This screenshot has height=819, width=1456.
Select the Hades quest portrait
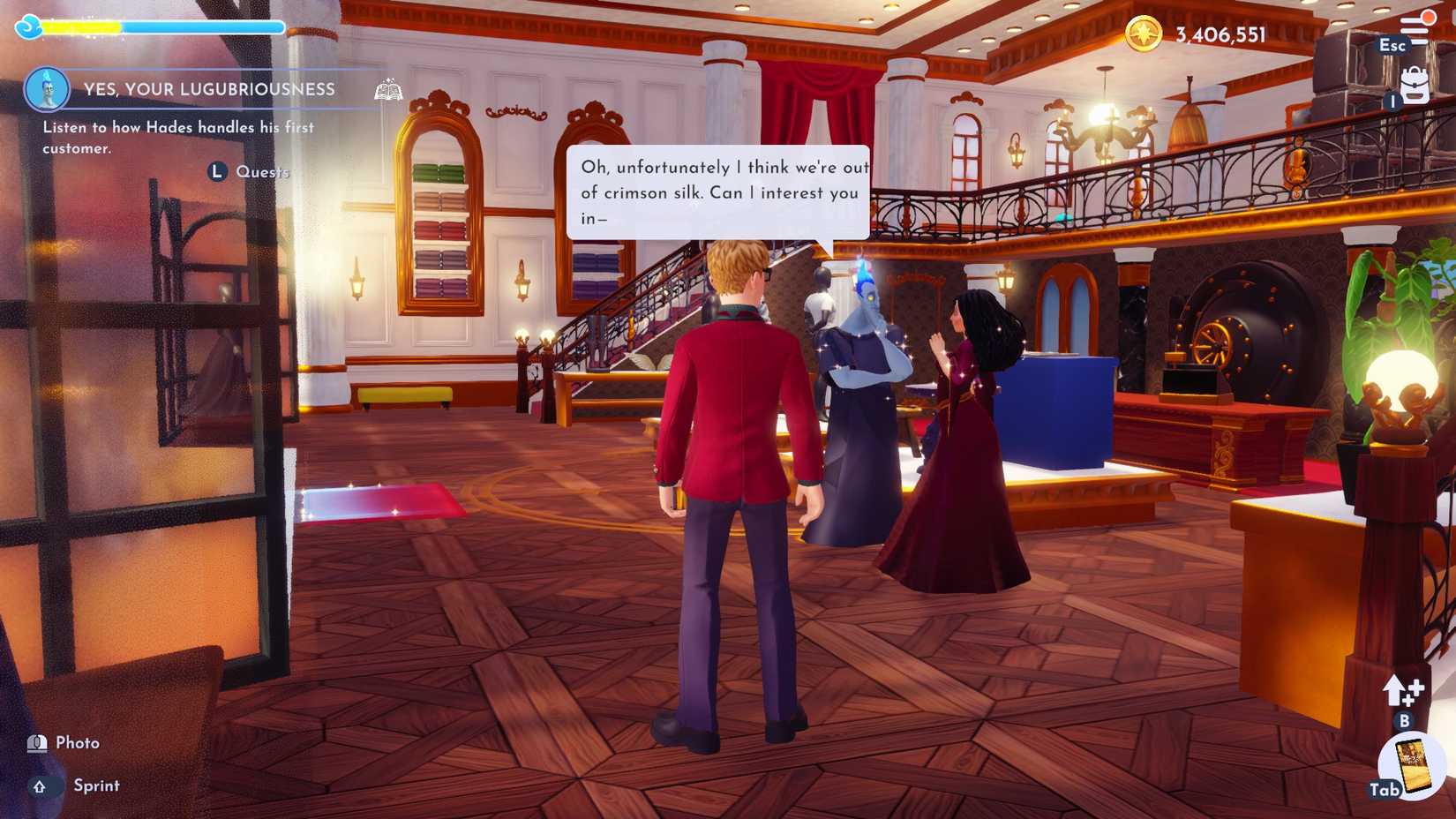tap(47, 92)
